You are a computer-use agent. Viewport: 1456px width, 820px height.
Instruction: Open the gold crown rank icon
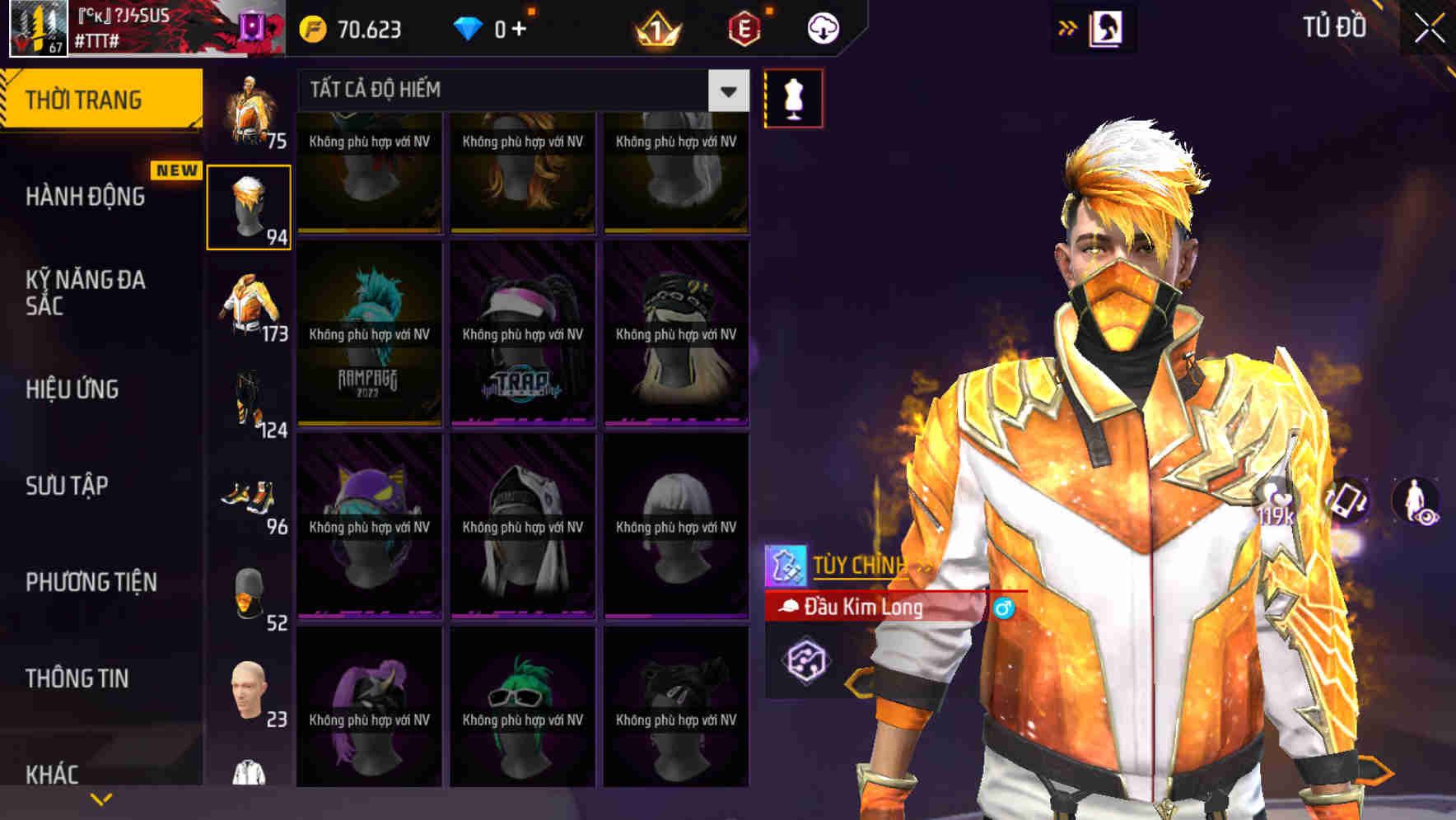(656, 26)
